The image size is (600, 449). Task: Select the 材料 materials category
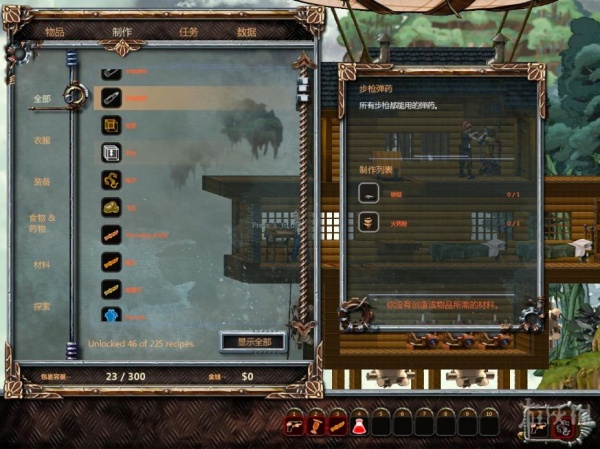pos(41,265)
